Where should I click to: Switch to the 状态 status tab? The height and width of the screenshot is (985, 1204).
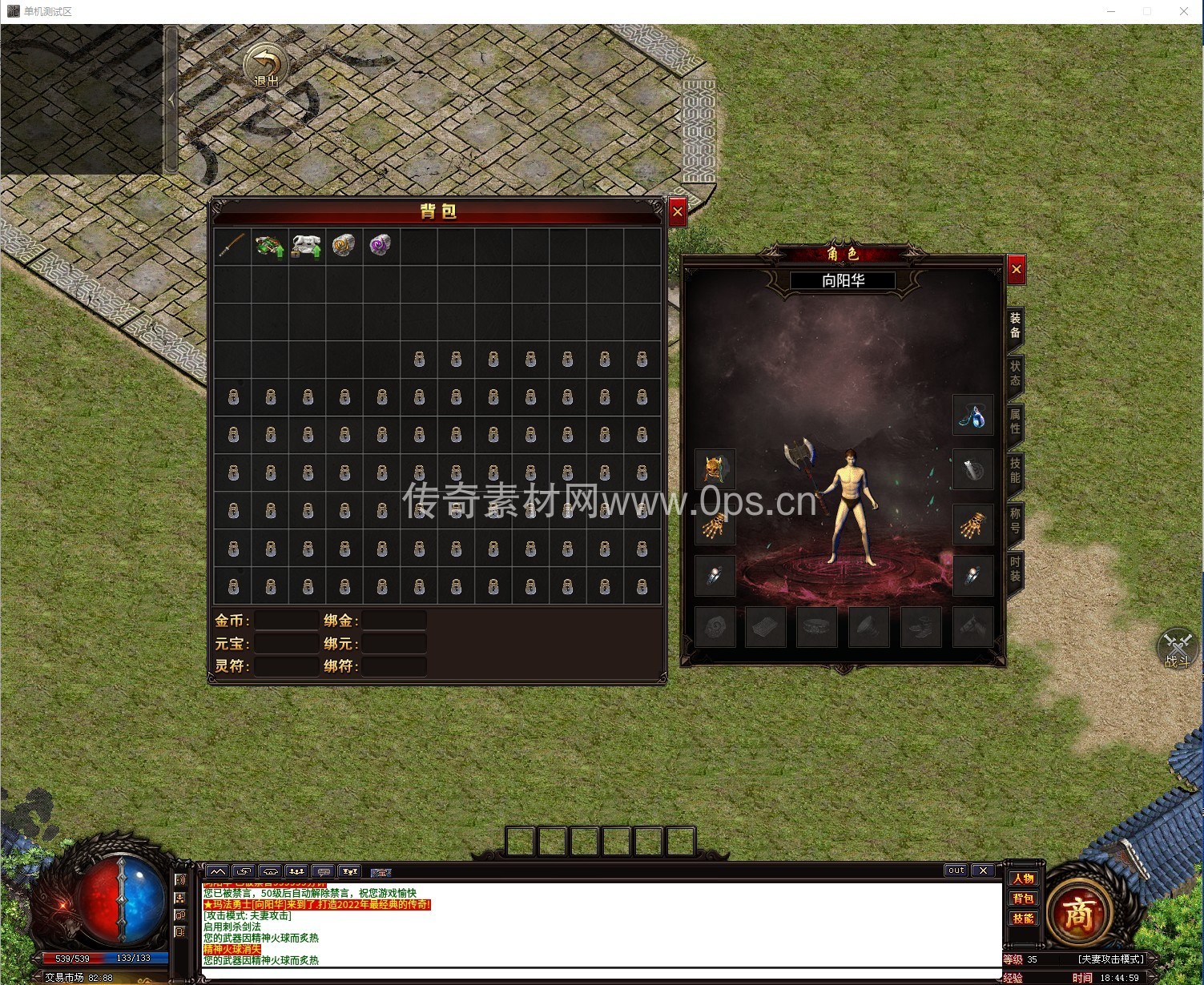(1015, 373)
